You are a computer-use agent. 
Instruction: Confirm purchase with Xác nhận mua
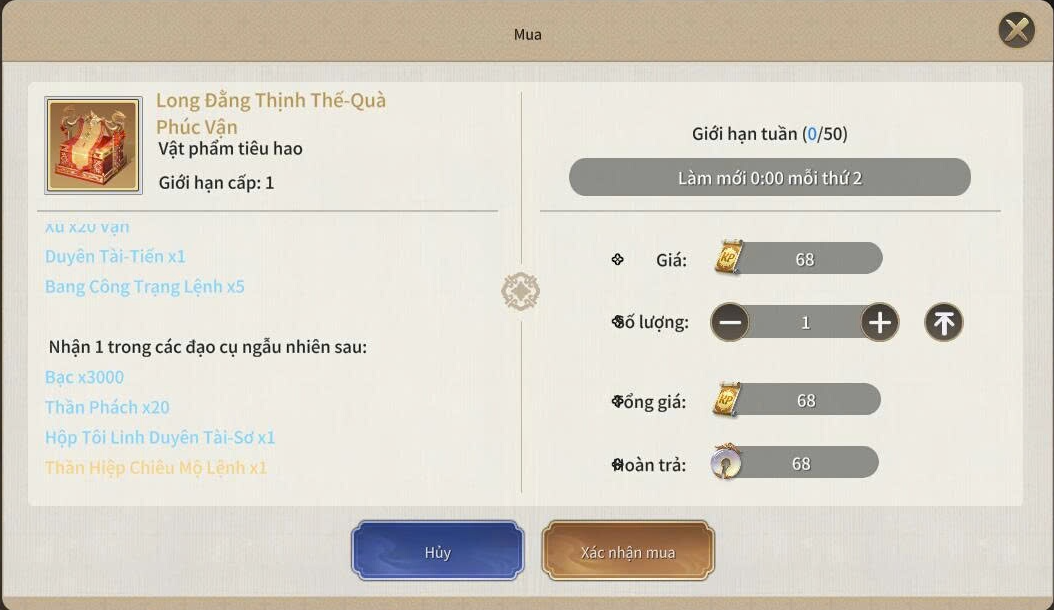pyautogui.click(x=628, y=551)
